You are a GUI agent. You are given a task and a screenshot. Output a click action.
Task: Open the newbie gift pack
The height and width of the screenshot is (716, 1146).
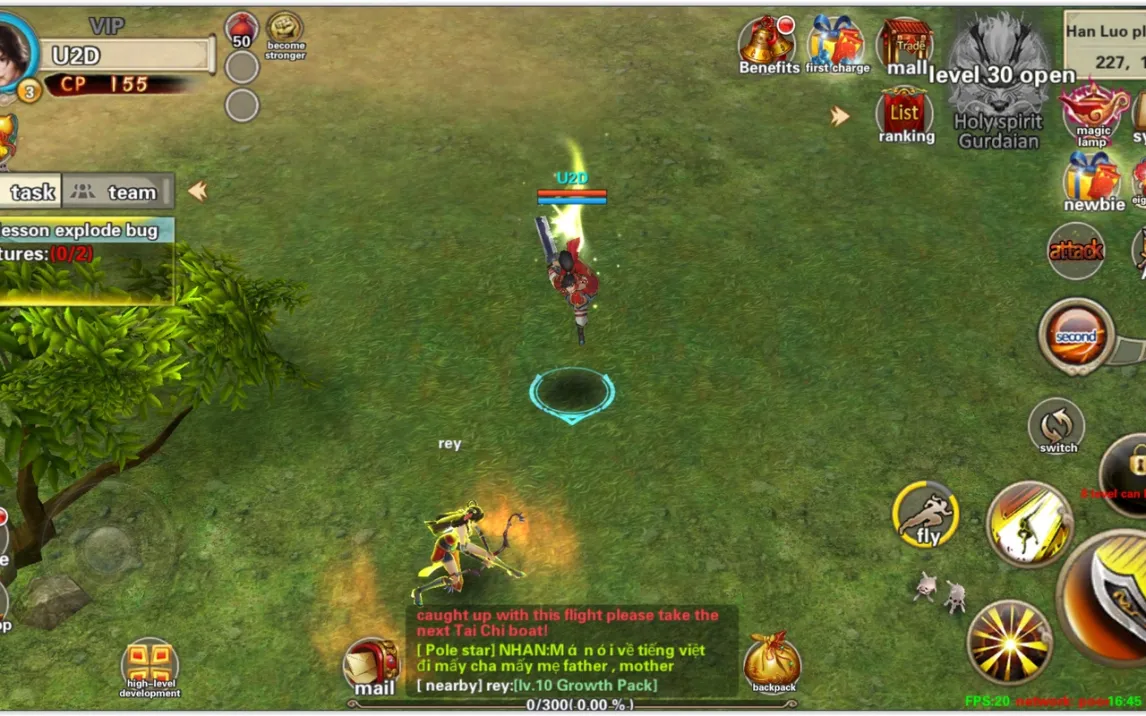coord(1092,181)
